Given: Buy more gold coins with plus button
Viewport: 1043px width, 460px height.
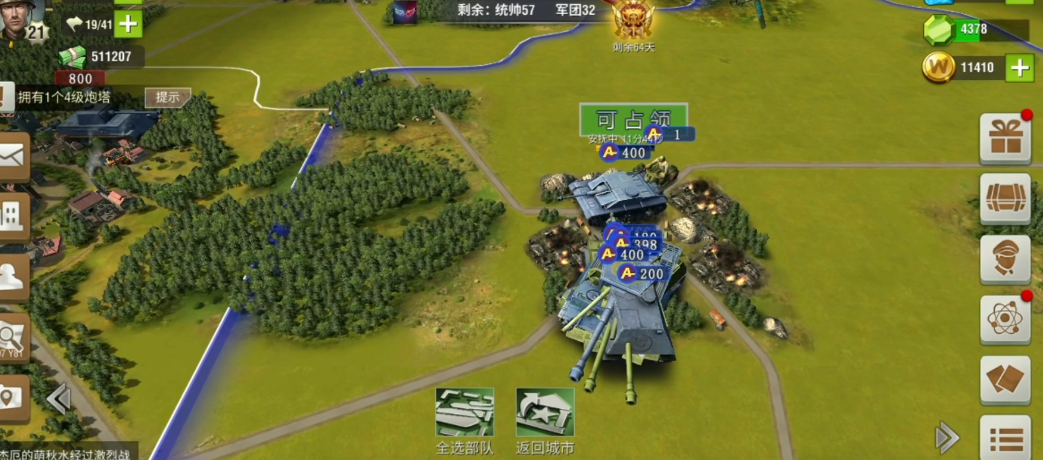Looking at the screenshot, I should pyautogui.click(x=1019, y=68).
